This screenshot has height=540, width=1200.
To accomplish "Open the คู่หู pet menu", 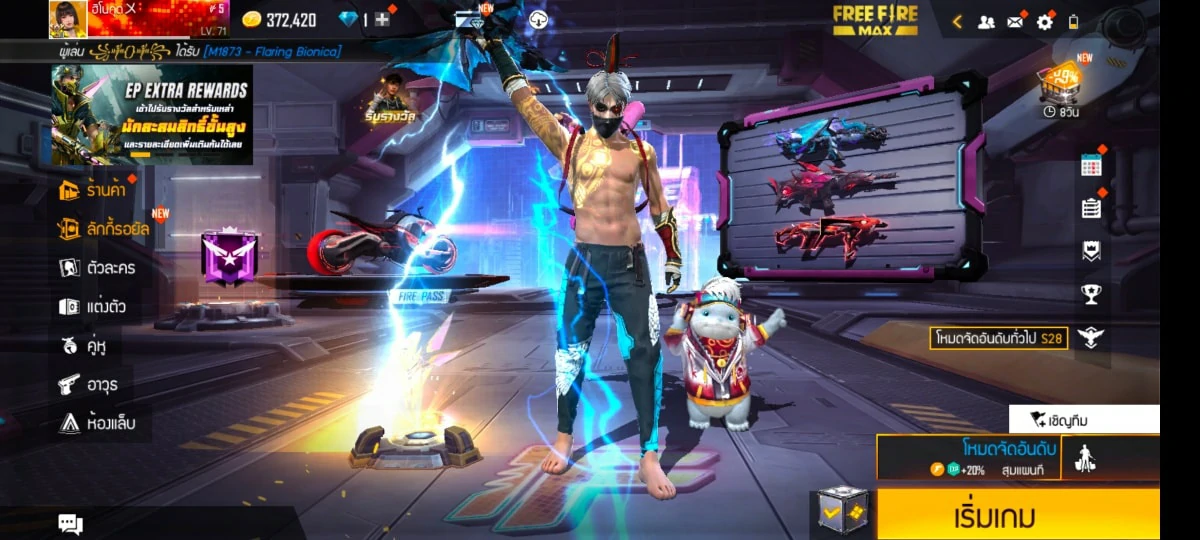I will (83, 346).
